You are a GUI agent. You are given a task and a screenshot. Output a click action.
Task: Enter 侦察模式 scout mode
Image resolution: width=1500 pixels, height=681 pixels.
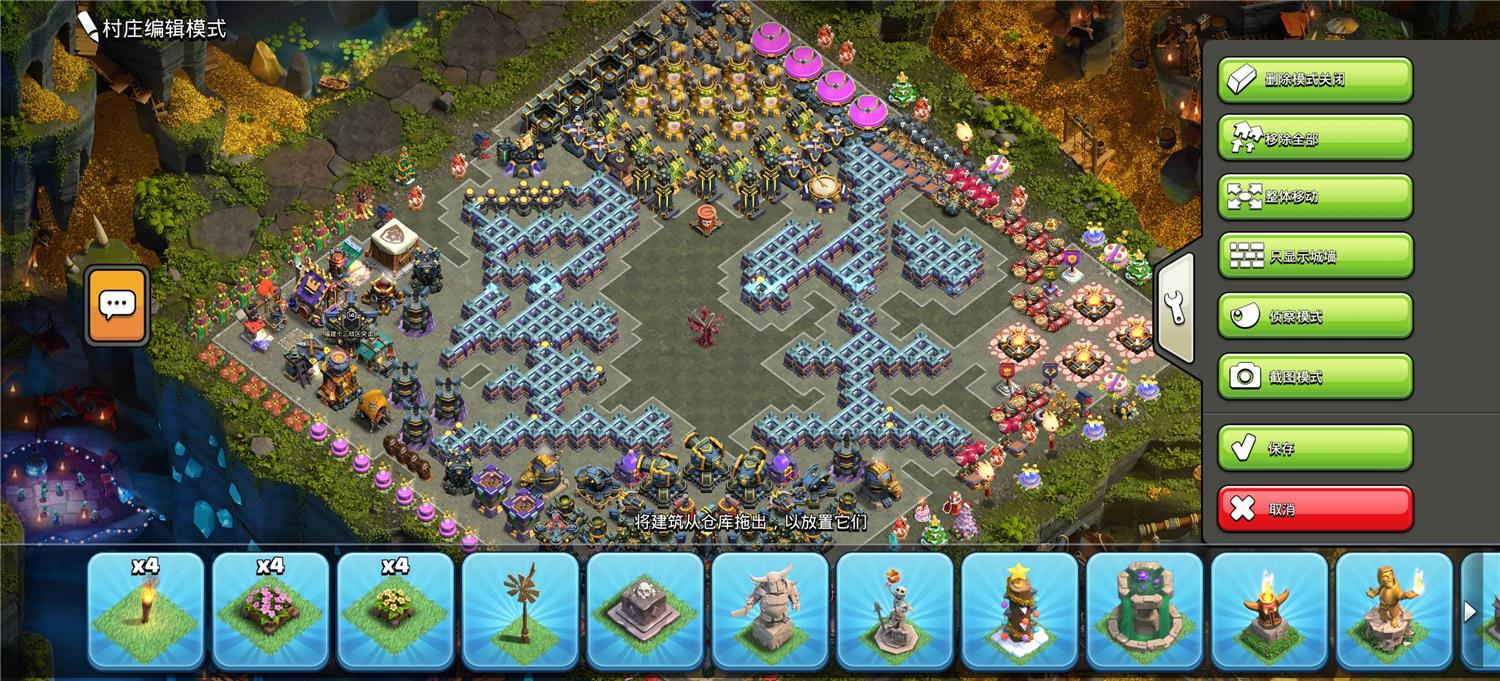(1314, 316)
